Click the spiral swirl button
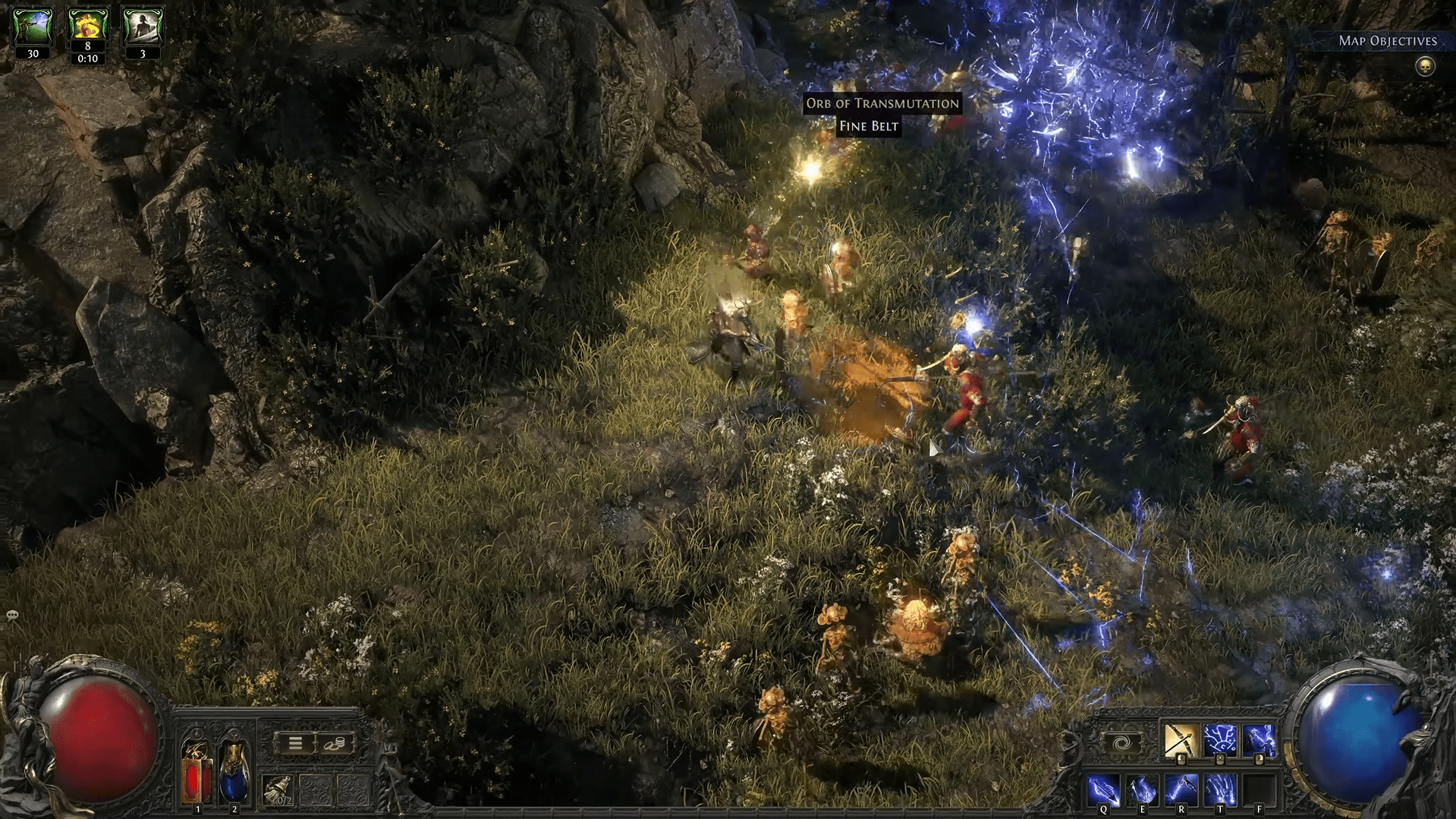The width and height of the screenshot is (1456, 819). [1121, 742]
